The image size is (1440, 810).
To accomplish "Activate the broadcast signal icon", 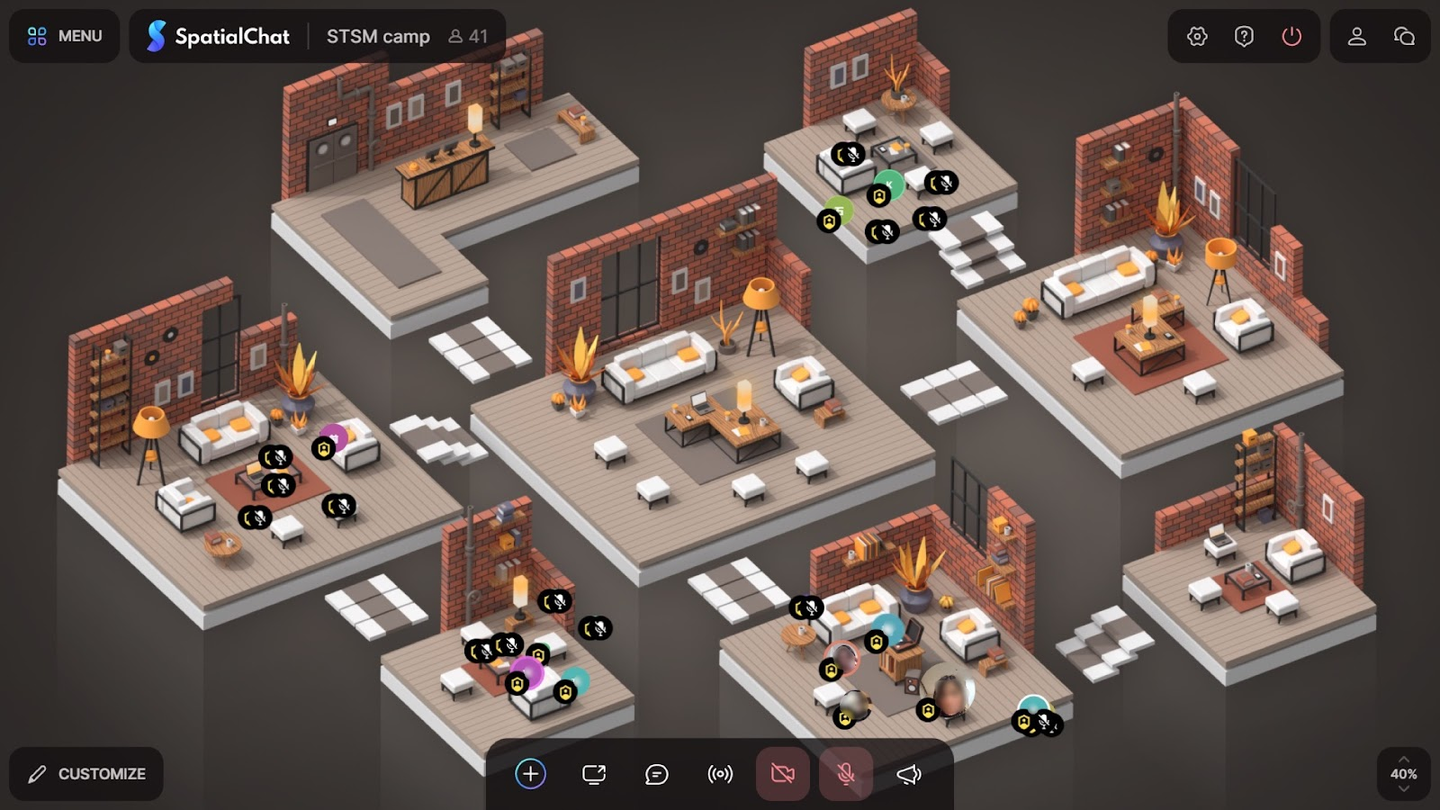I will 720,774.
